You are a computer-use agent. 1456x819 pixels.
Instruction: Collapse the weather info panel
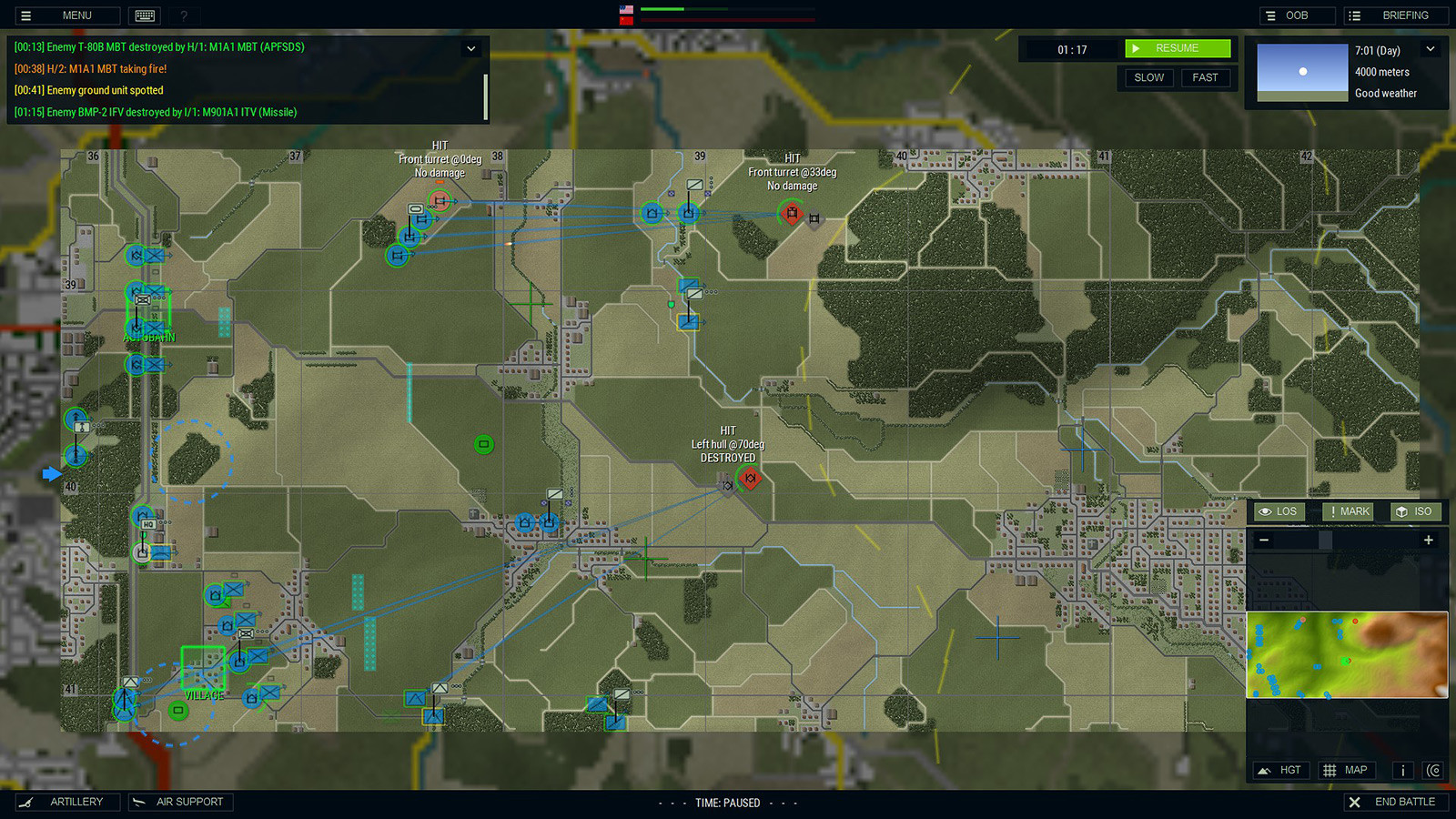(x=1431, y=48)
